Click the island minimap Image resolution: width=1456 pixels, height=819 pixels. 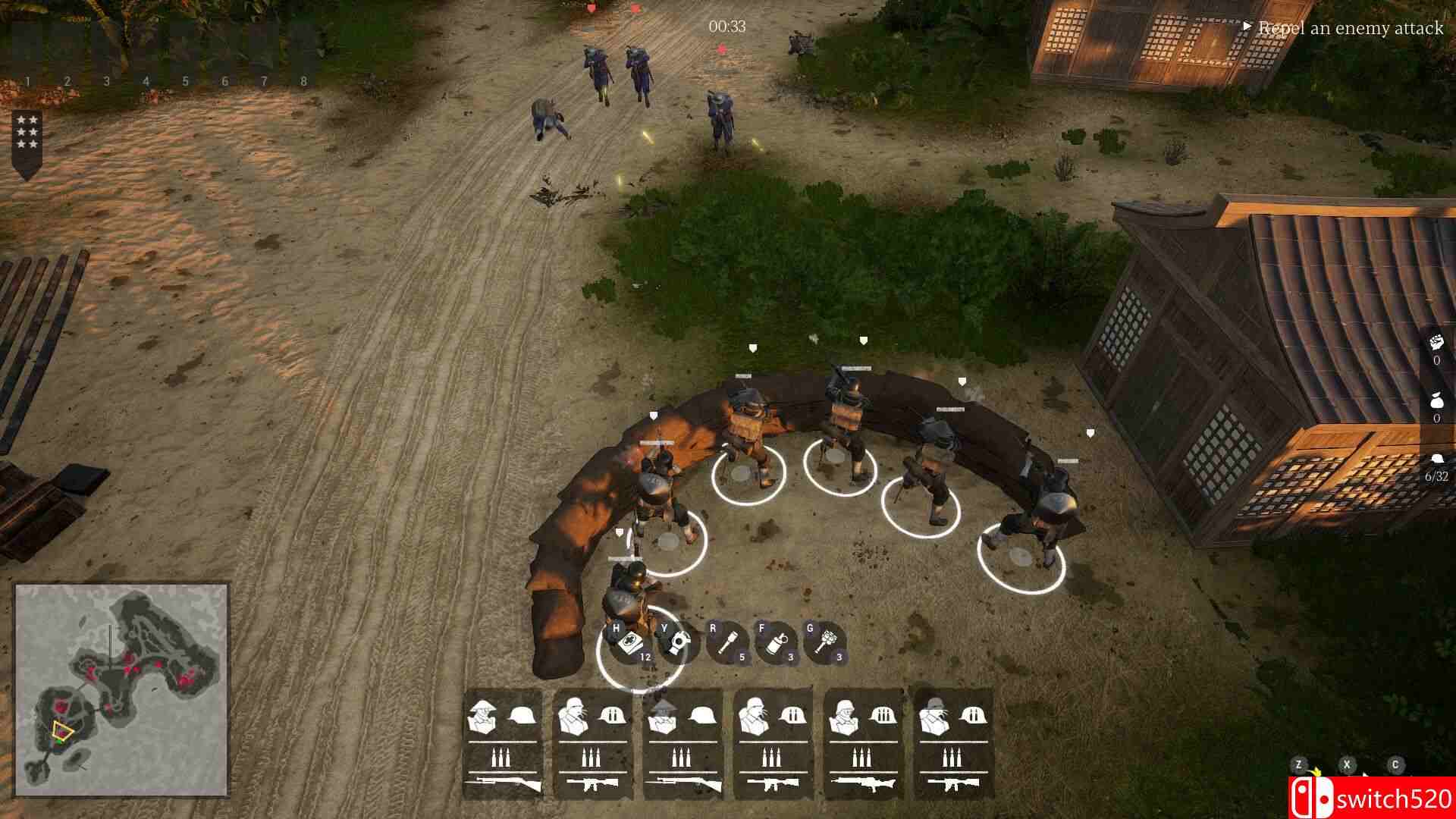122,689
